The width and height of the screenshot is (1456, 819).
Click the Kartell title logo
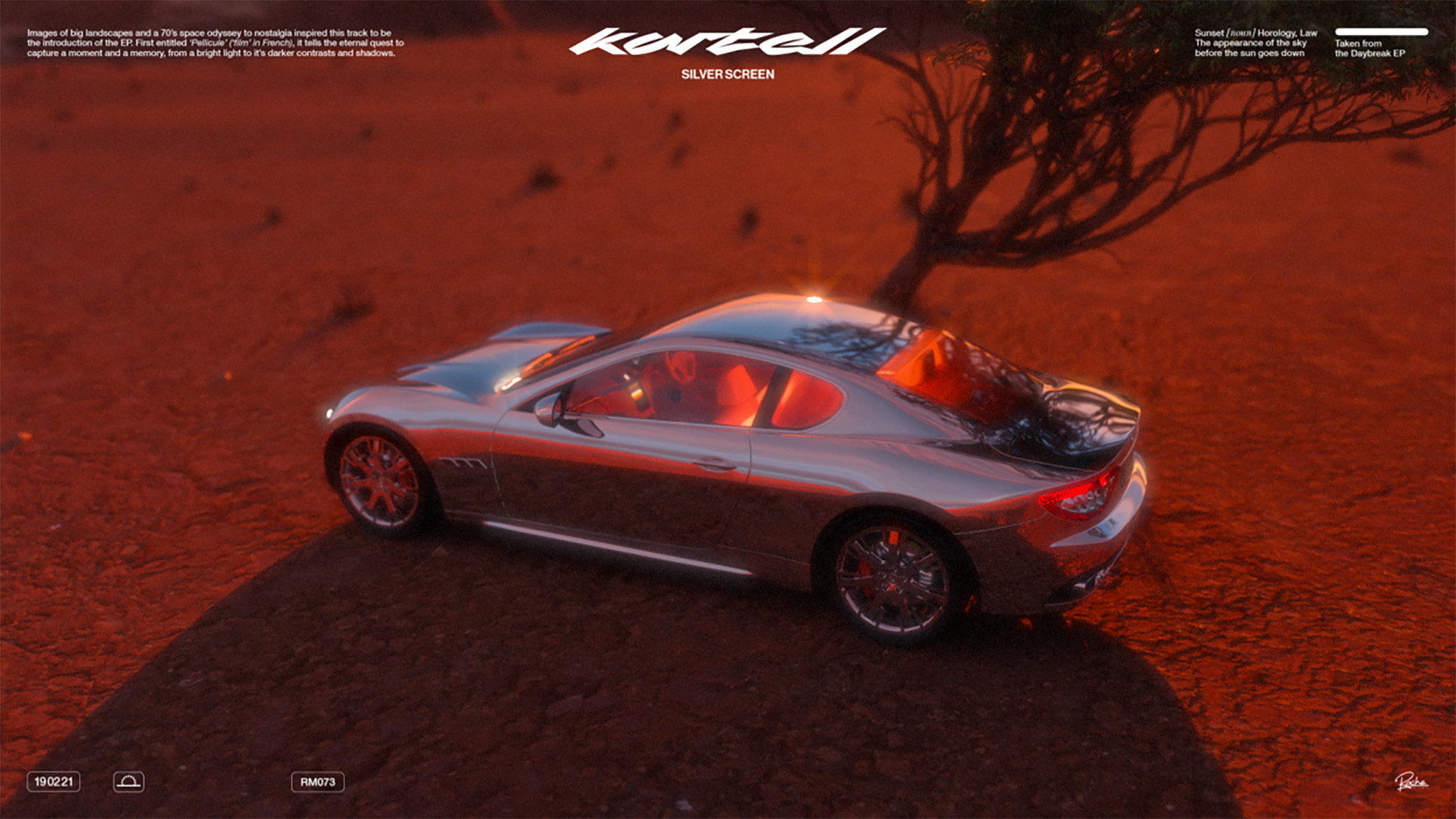(727, 42)
